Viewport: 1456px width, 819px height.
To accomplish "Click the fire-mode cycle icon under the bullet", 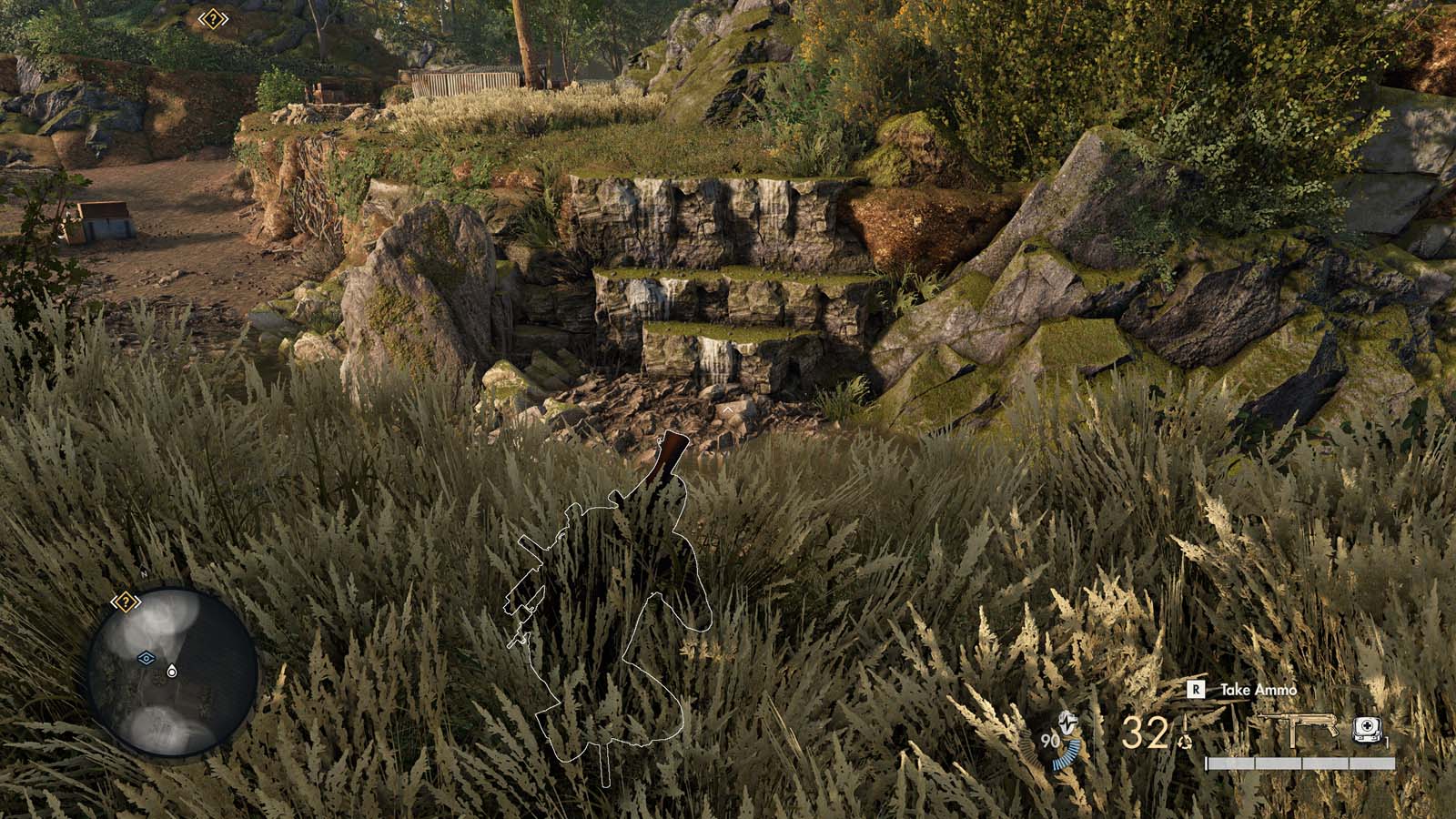I will pos(1184,743).
